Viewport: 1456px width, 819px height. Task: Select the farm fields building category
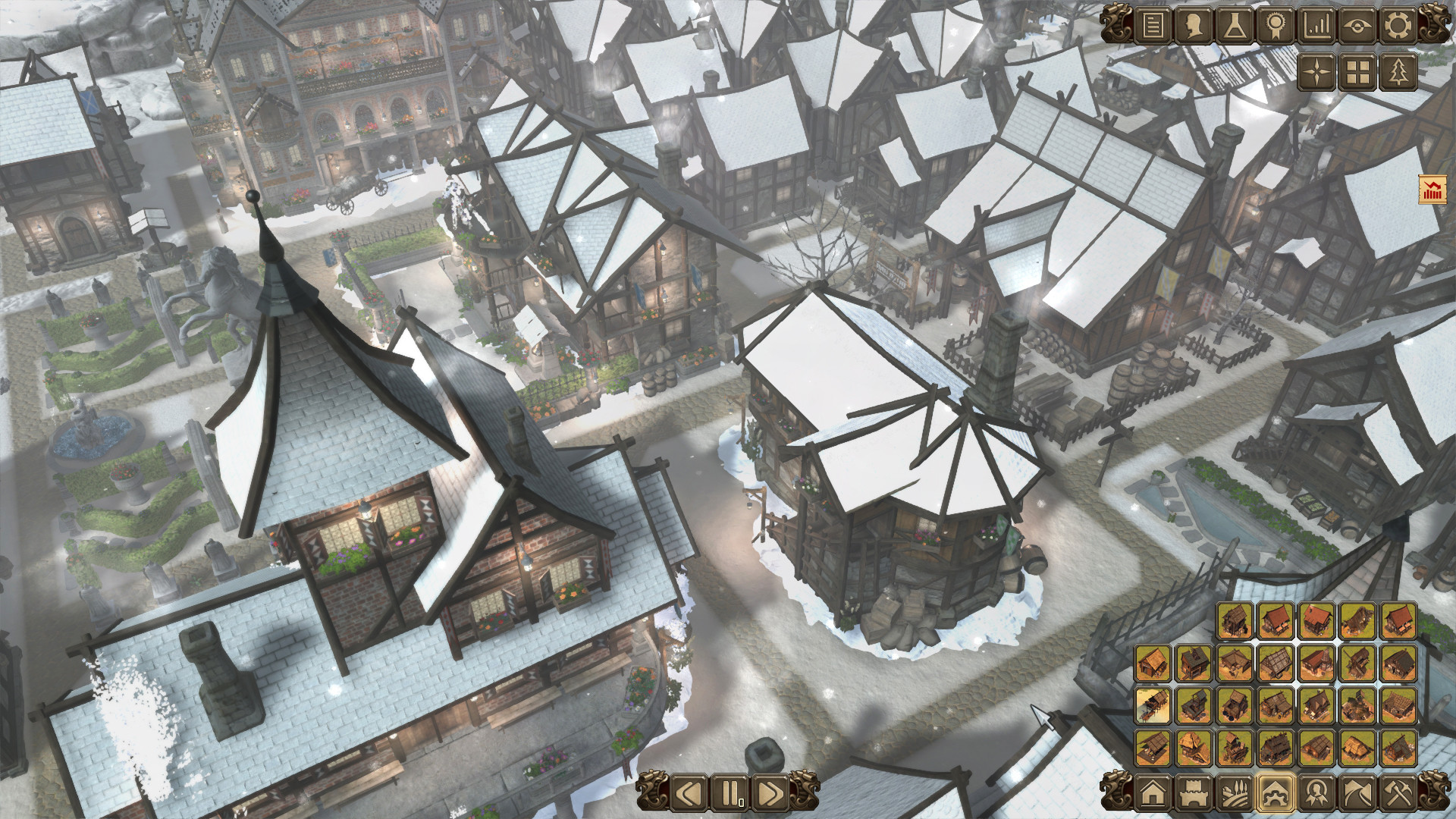tap(1234, 793)
